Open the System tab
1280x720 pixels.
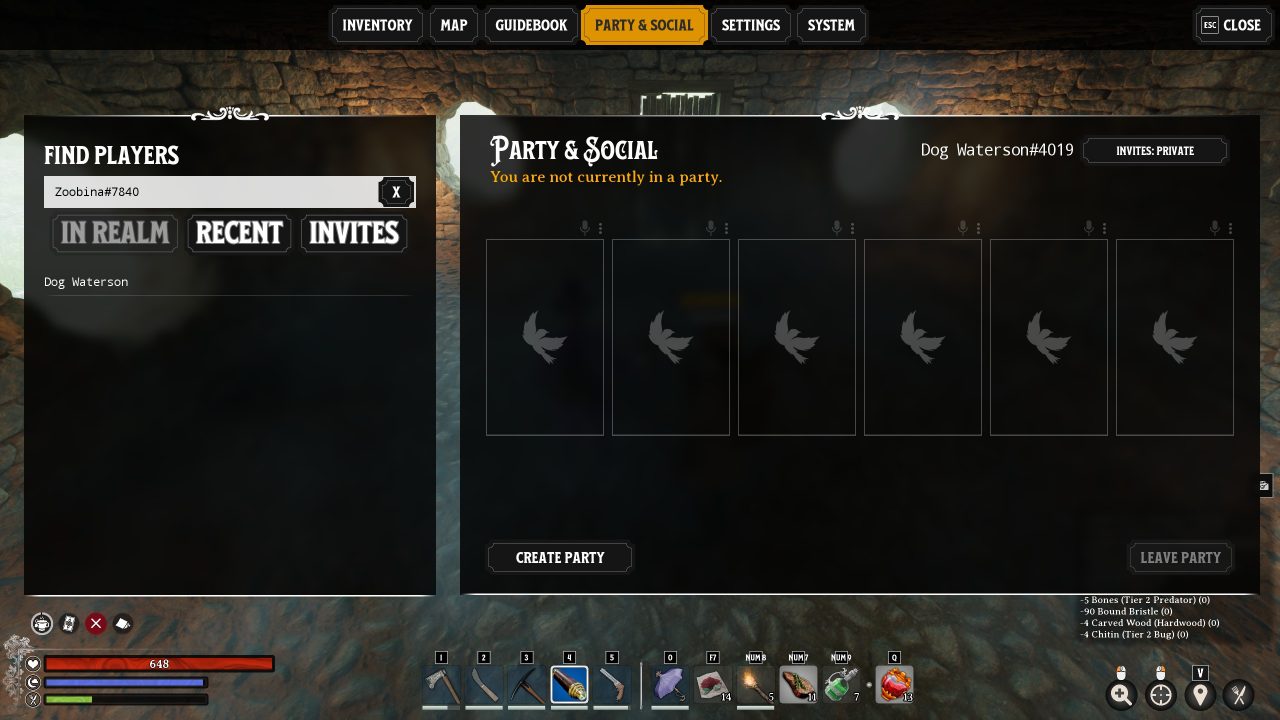tap(831, 25)
